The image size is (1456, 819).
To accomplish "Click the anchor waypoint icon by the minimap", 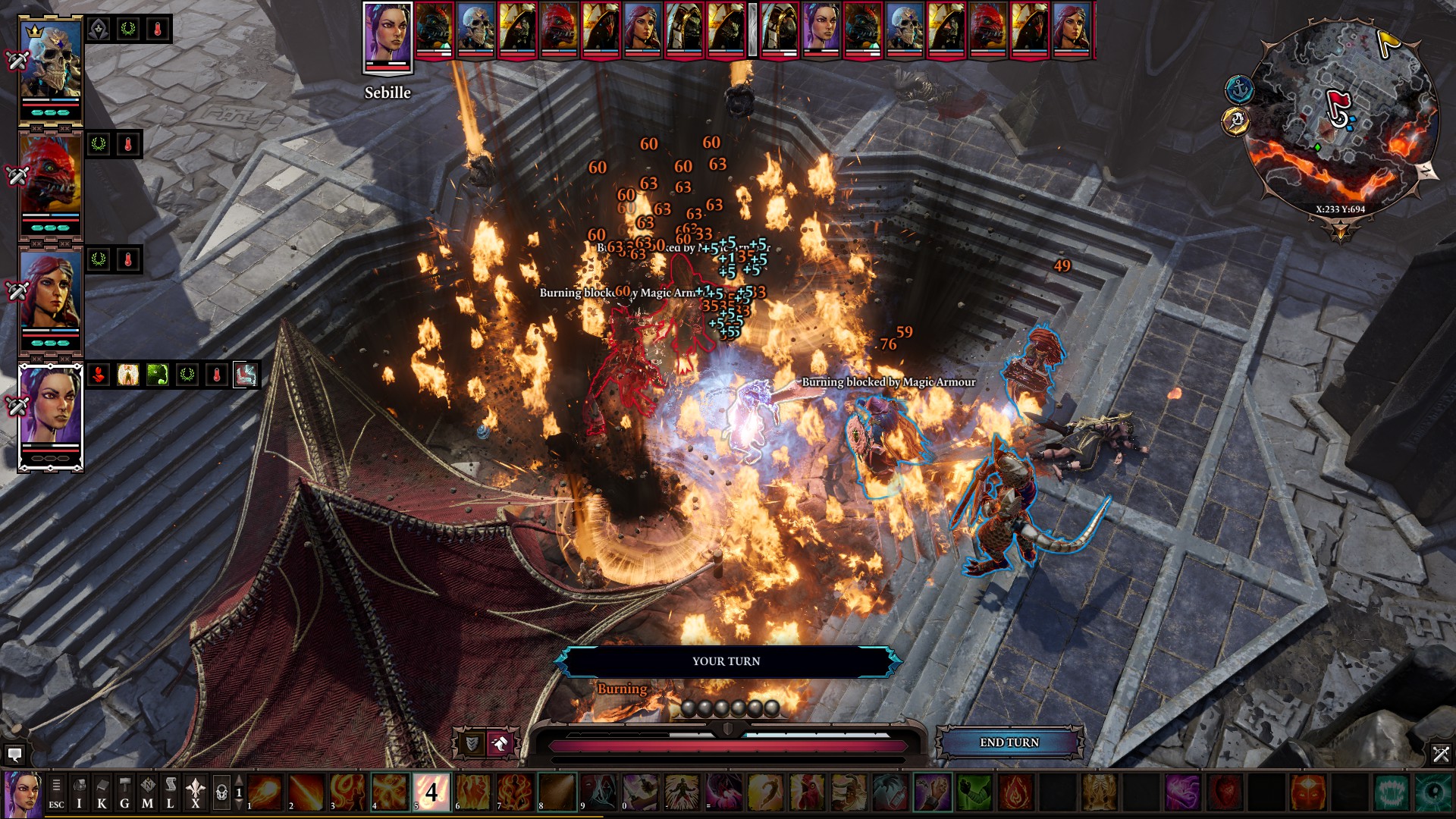I will (1239, 89).
